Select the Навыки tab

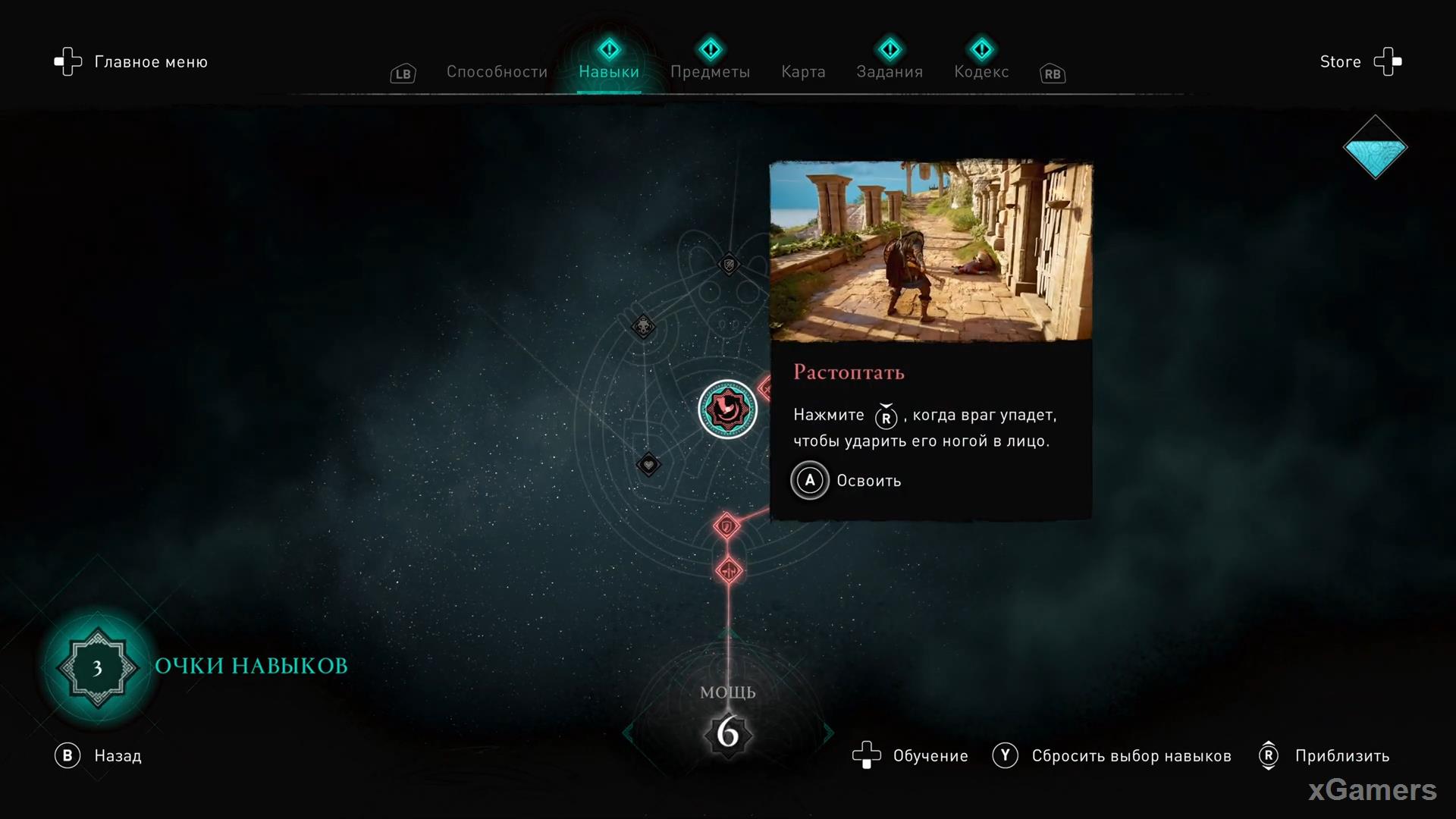point(609,72)
